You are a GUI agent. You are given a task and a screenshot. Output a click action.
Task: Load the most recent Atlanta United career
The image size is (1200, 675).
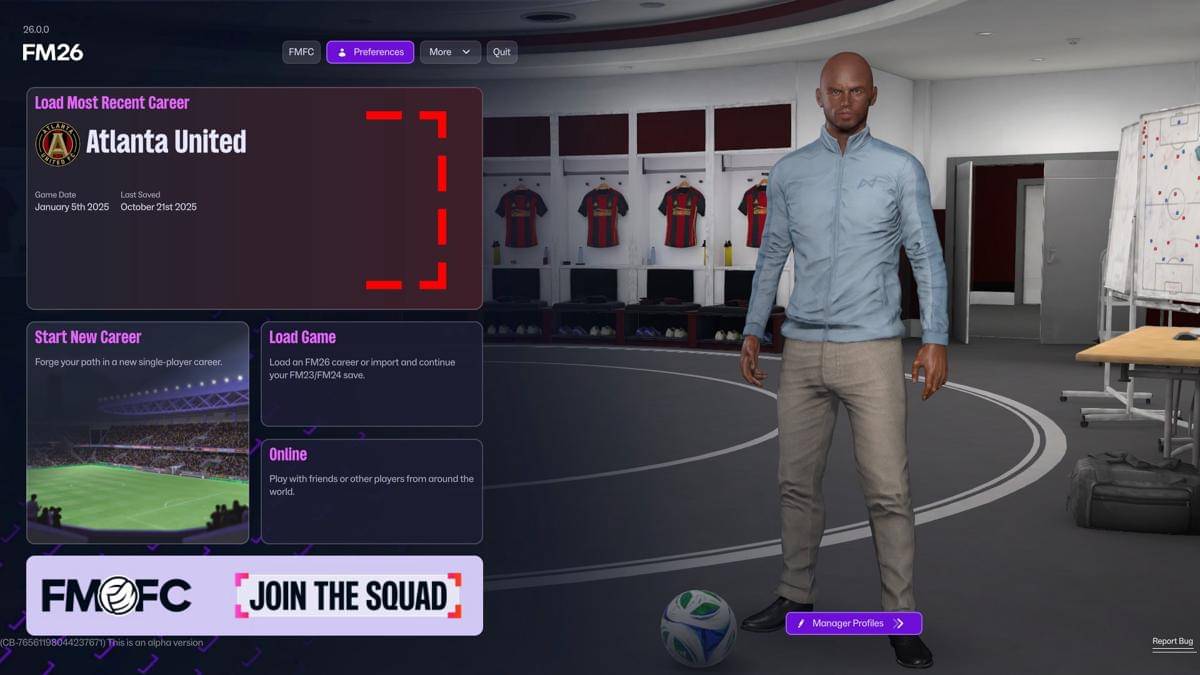coord(254,198)
